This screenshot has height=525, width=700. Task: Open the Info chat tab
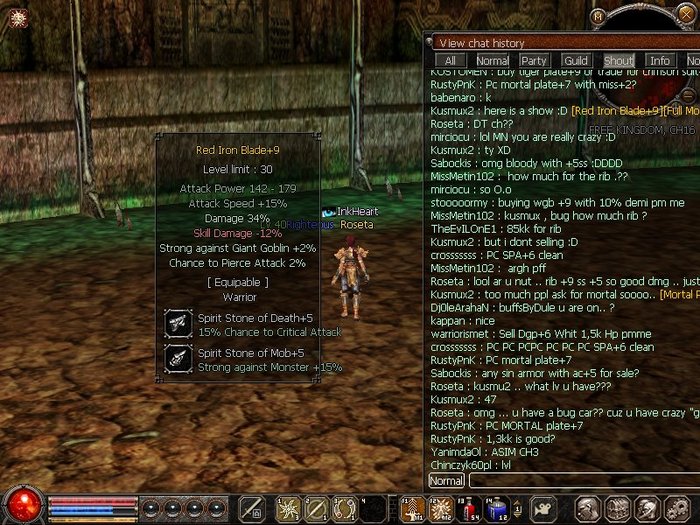660,61
